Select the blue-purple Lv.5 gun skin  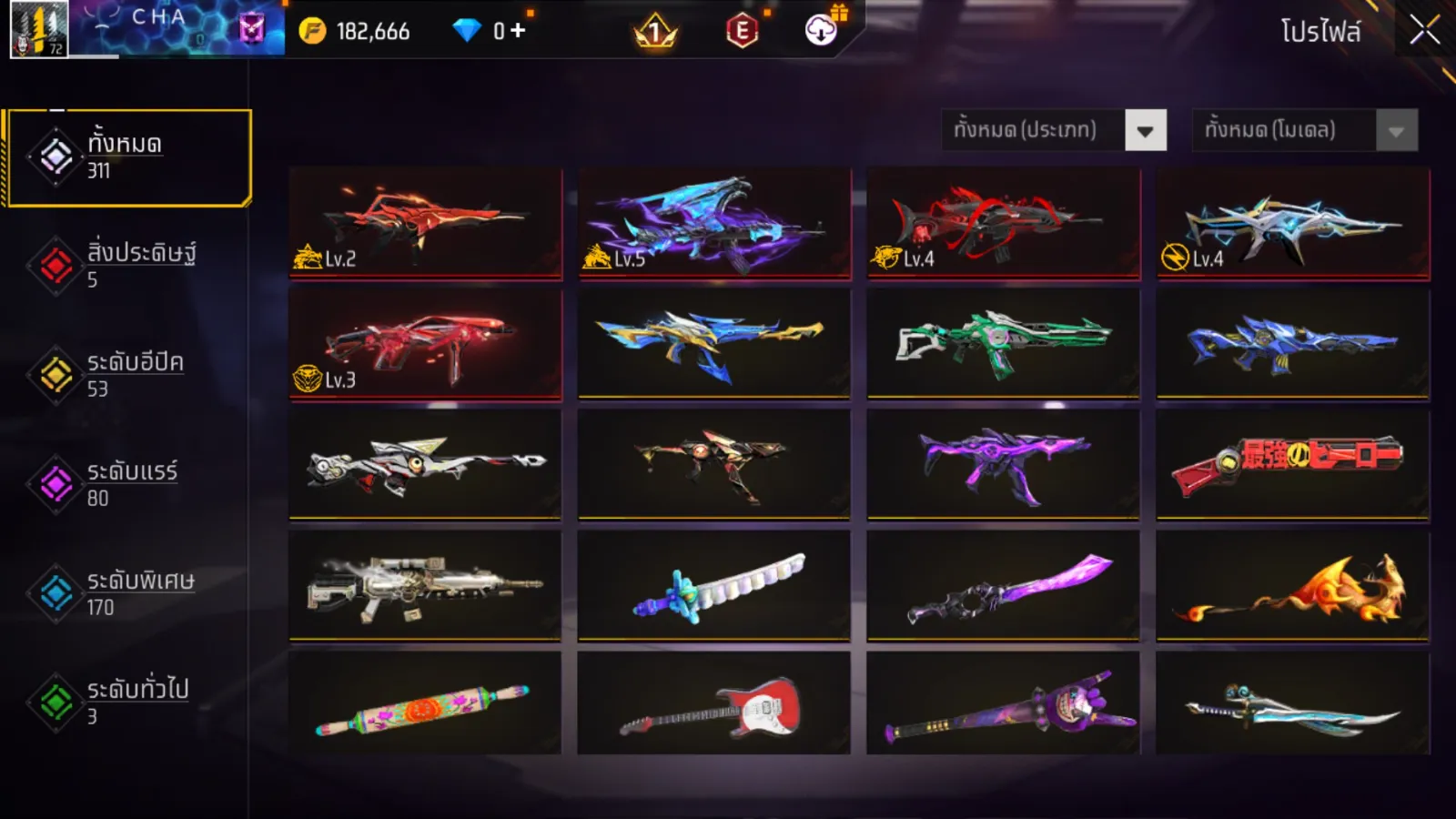point(714,222)
